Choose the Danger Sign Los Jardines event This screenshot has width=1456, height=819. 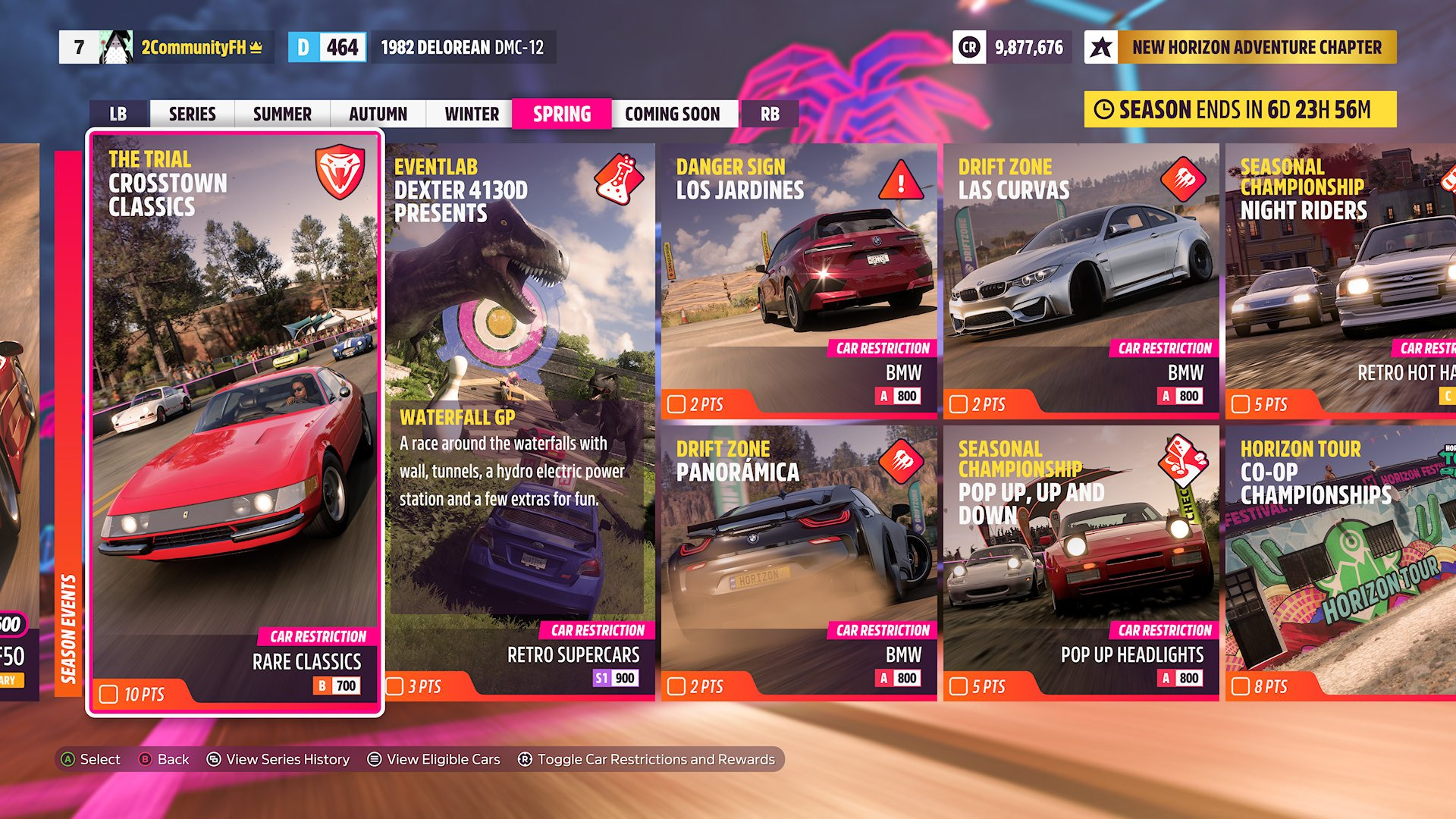point(799,280)
